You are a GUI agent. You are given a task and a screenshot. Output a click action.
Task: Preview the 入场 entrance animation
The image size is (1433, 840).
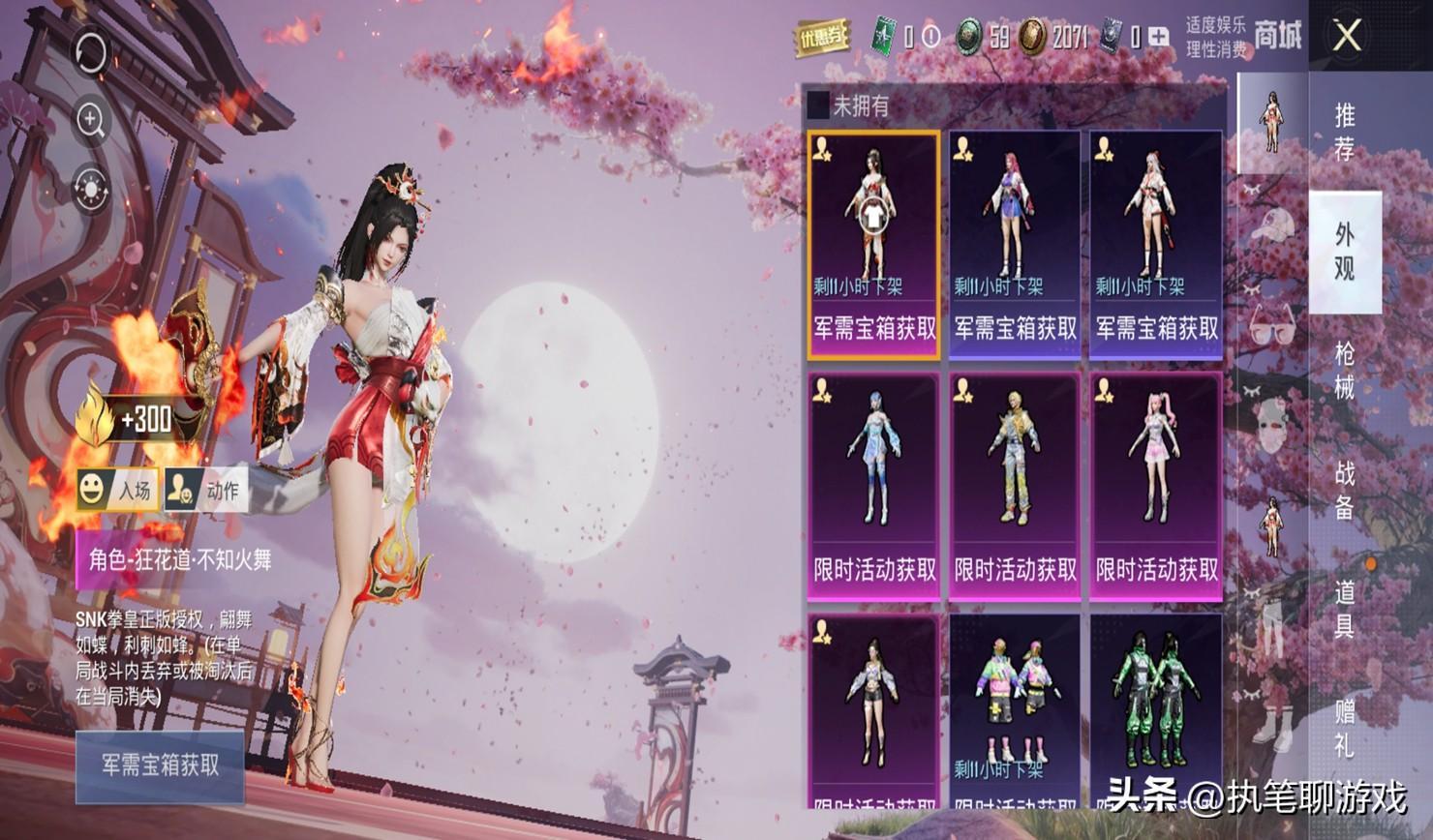click(x=117, y=490)
